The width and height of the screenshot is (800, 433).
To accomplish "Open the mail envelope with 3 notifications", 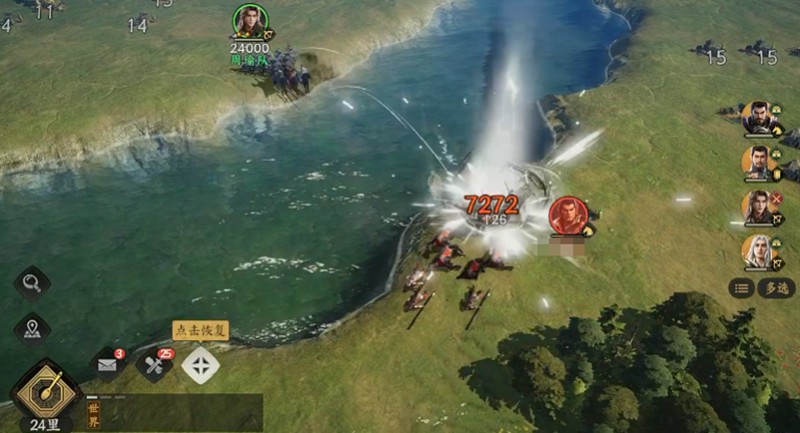I will click(x=108, y=365).
